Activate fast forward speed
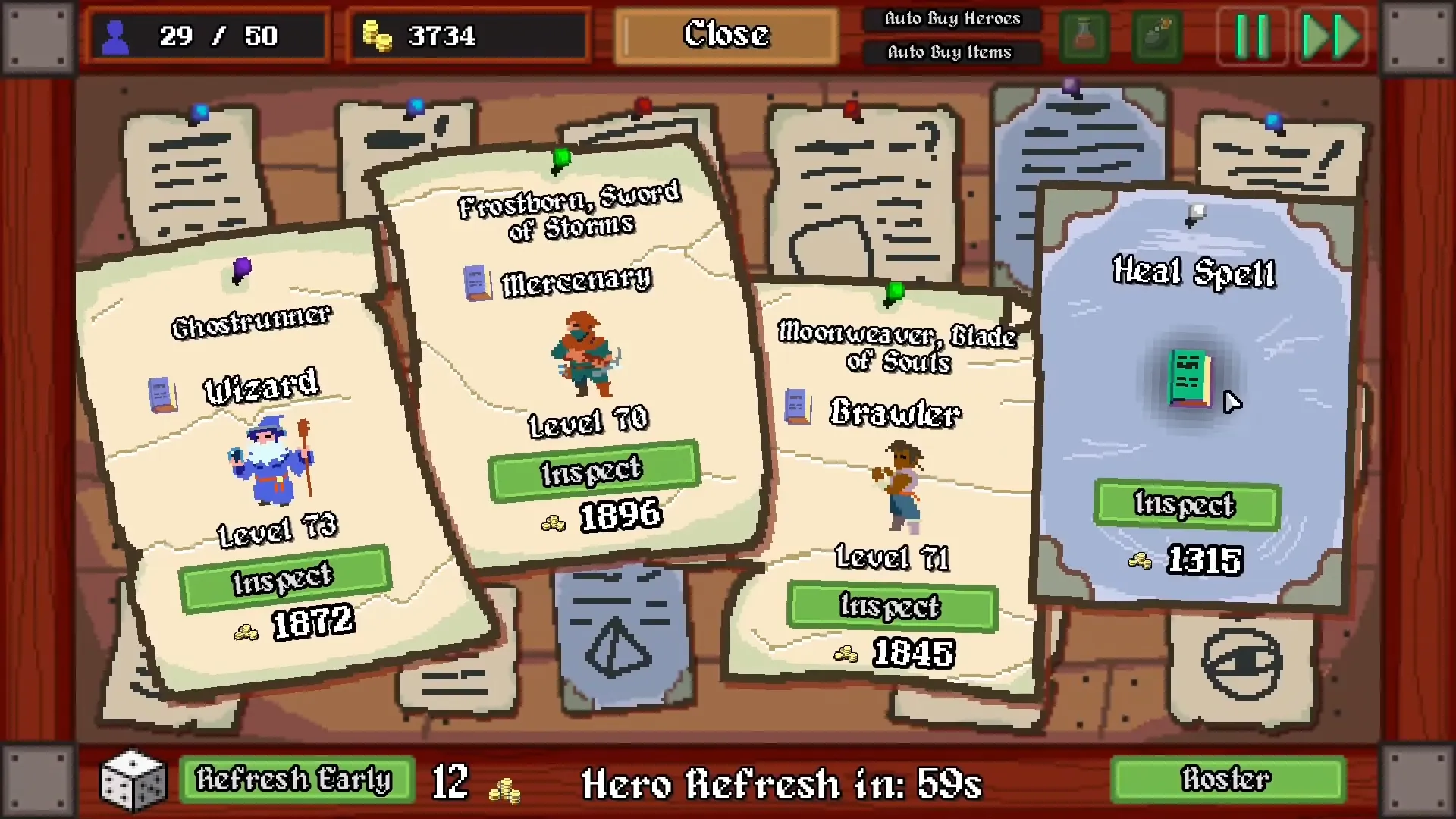The image size is (1456, 819). [x=1331, y=36]
